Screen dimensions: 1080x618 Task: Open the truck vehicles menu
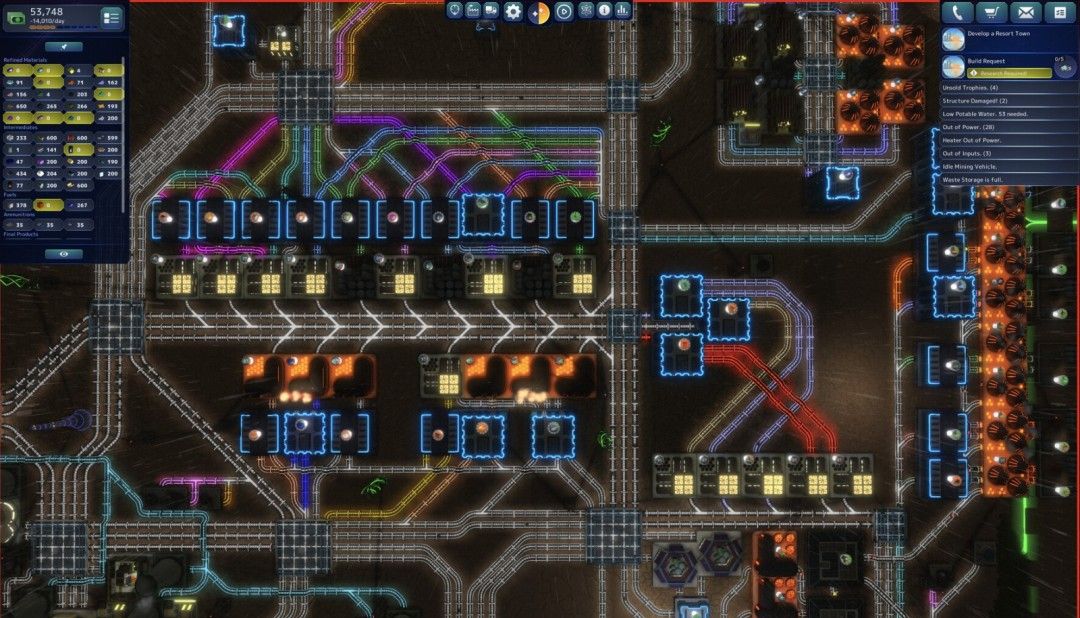tap(491, 11)
